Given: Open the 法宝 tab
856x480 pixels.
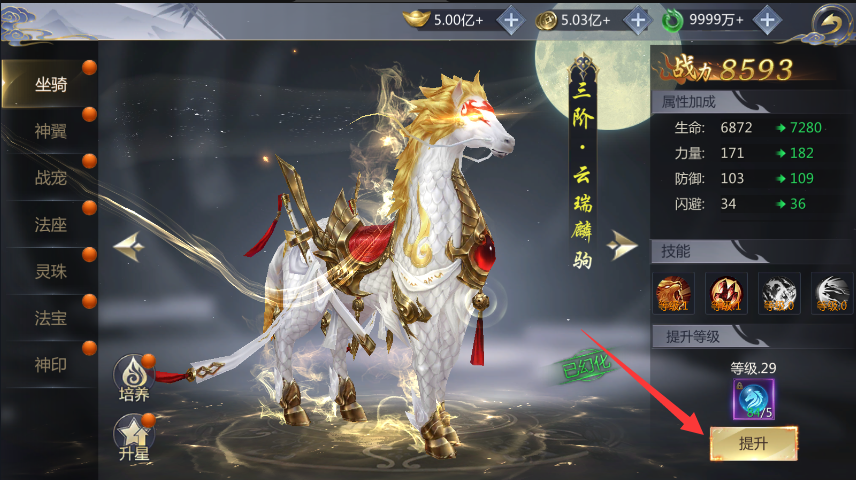Looking at the screenshot, I should 50,317.
